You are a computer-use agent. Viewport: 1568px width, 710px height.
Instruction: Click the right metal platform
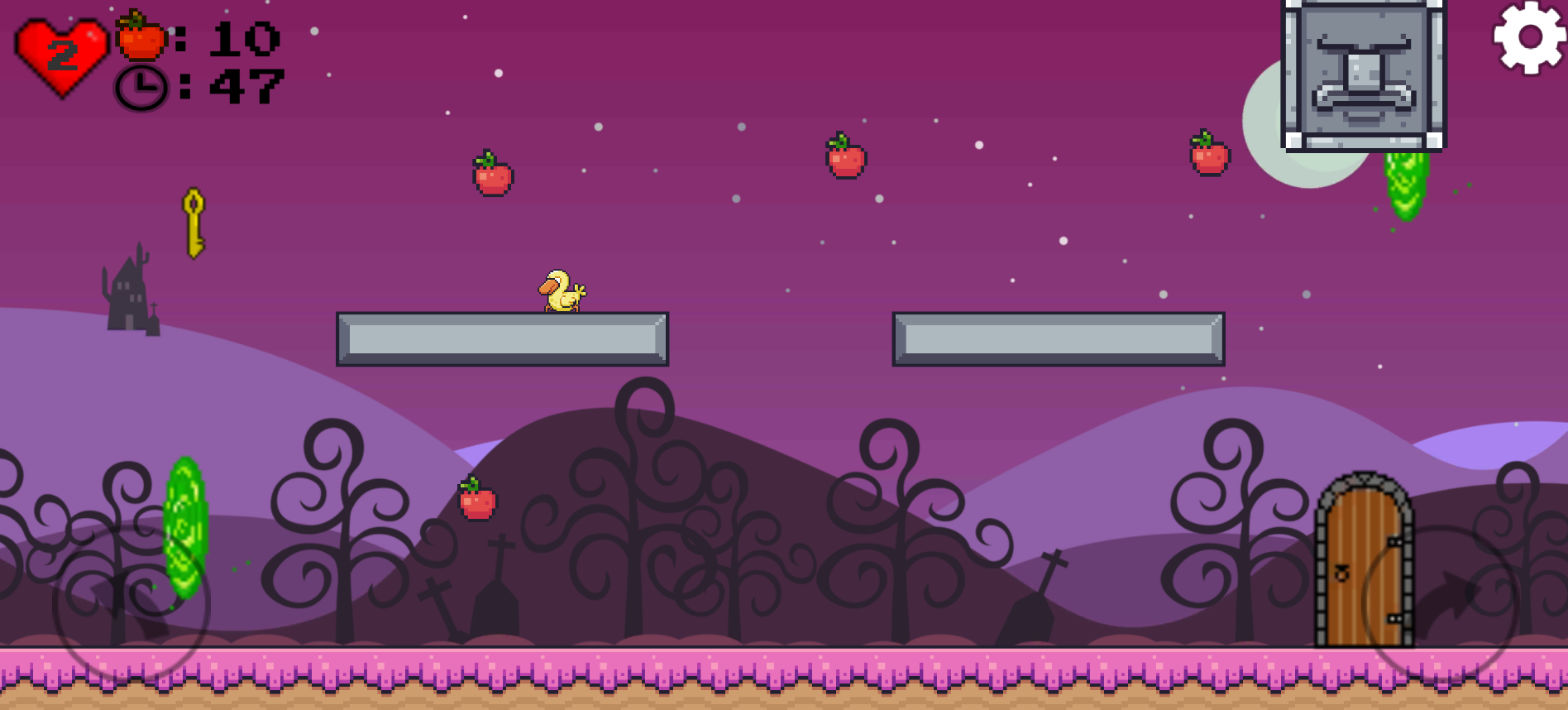1059,337
